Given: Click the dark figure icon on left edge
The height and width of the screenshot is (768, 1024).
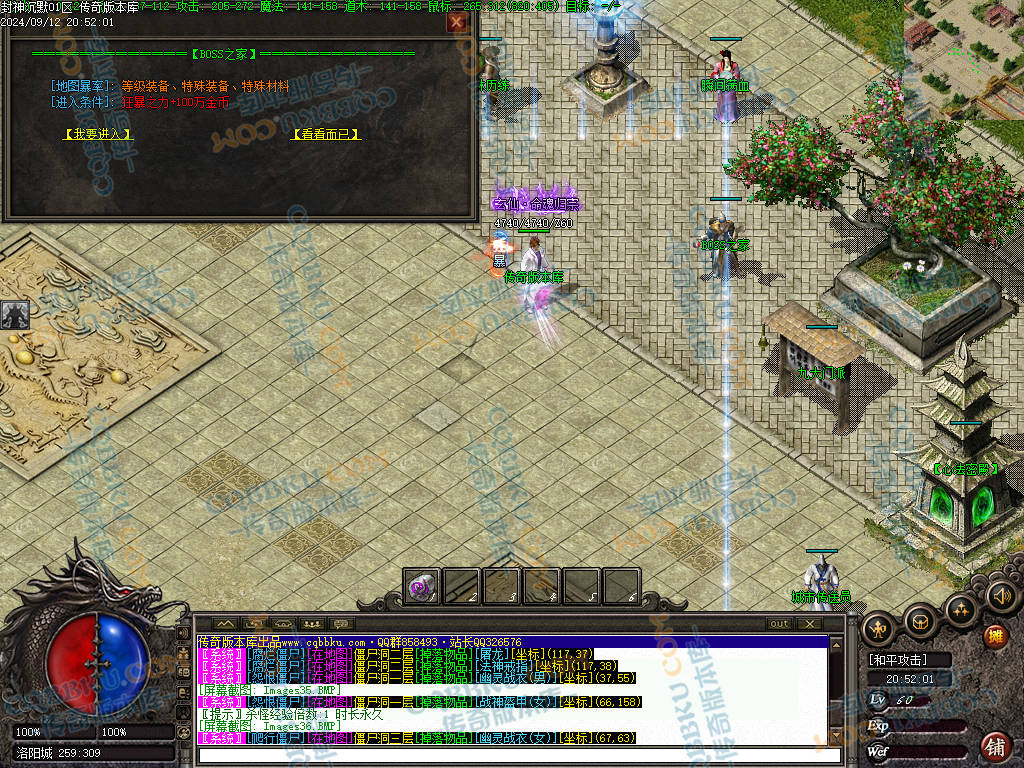Looking at the screenshot, I should click(x=14, y=315).
